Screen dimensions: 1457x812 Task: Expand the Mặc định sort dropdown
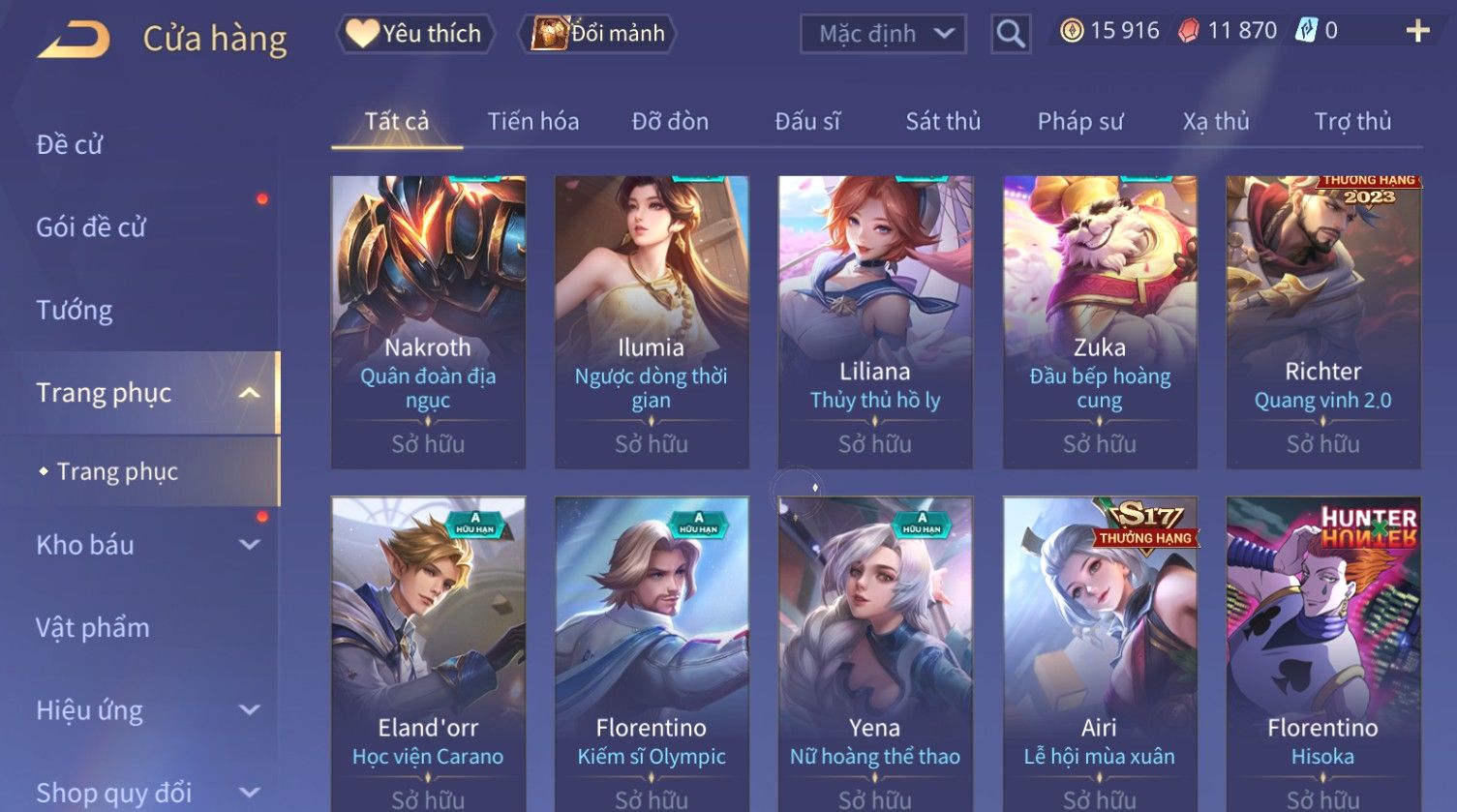(883, 34)
